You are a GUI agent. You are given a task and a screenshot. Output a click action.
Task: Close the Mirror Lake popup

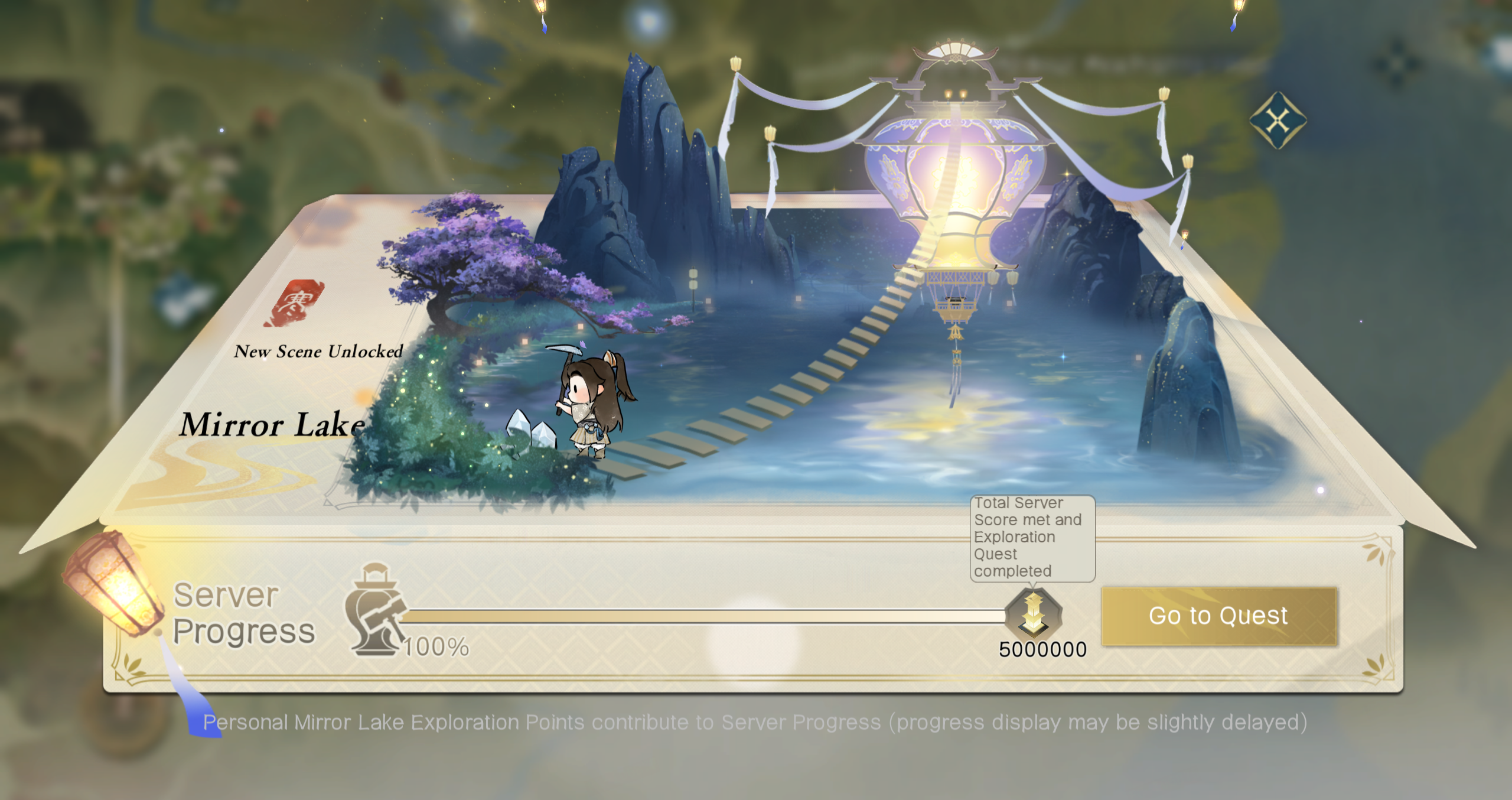click(1278, 121)
